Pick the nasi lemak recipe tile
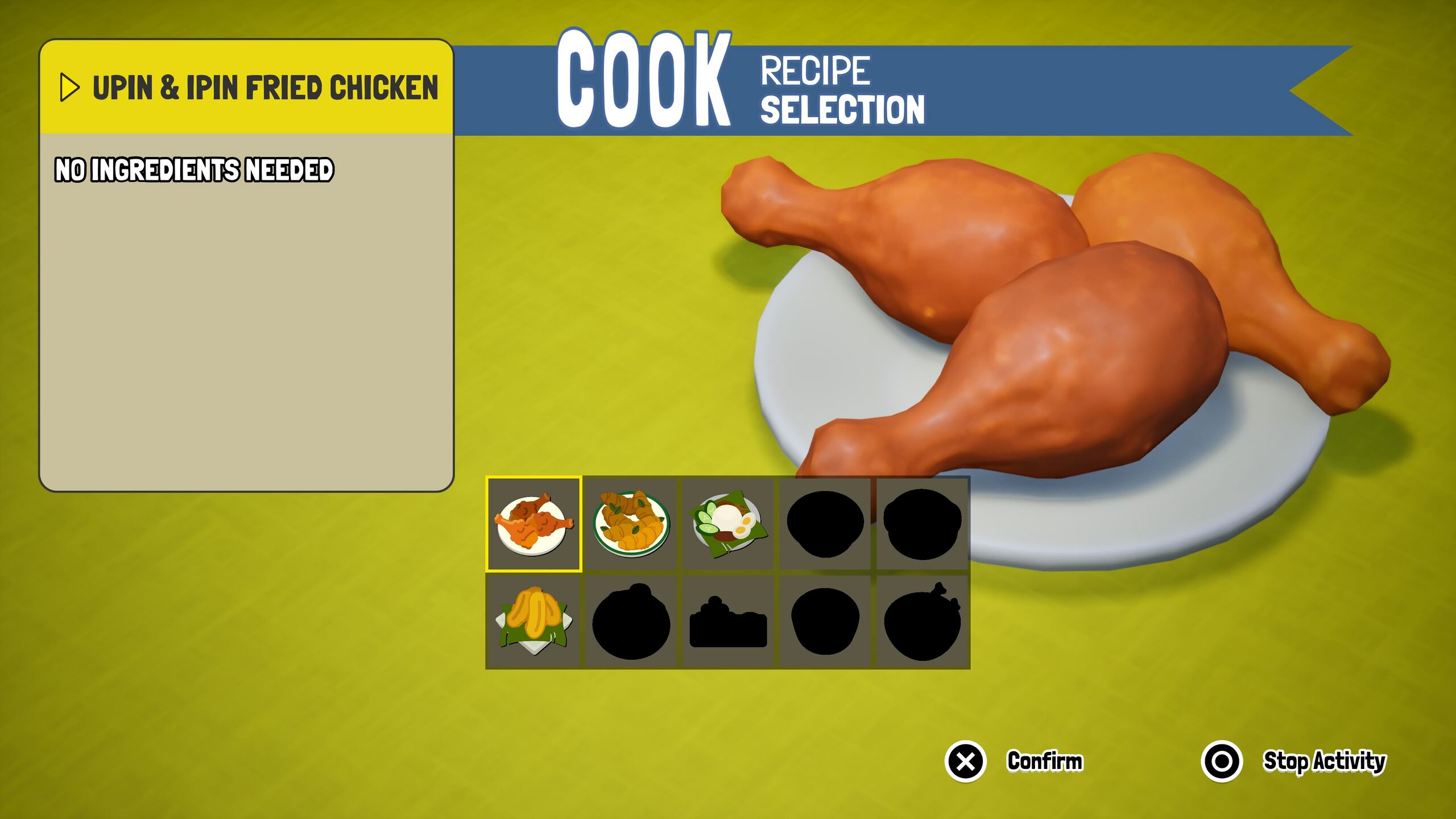Screen dimensions: 1456x819 727,524
